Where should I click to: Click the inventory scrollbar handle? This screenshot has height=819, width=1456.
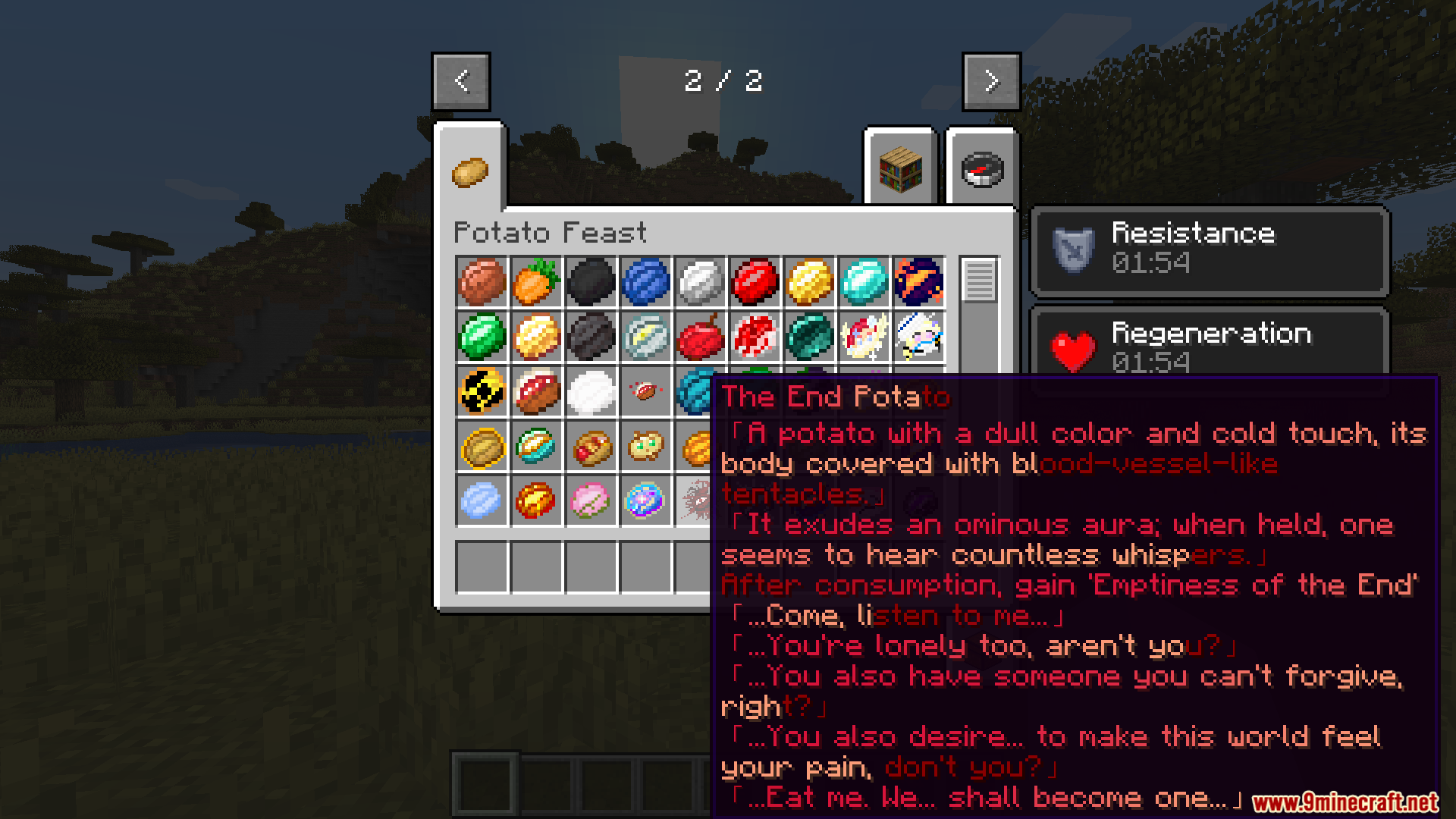click(979, 280)
